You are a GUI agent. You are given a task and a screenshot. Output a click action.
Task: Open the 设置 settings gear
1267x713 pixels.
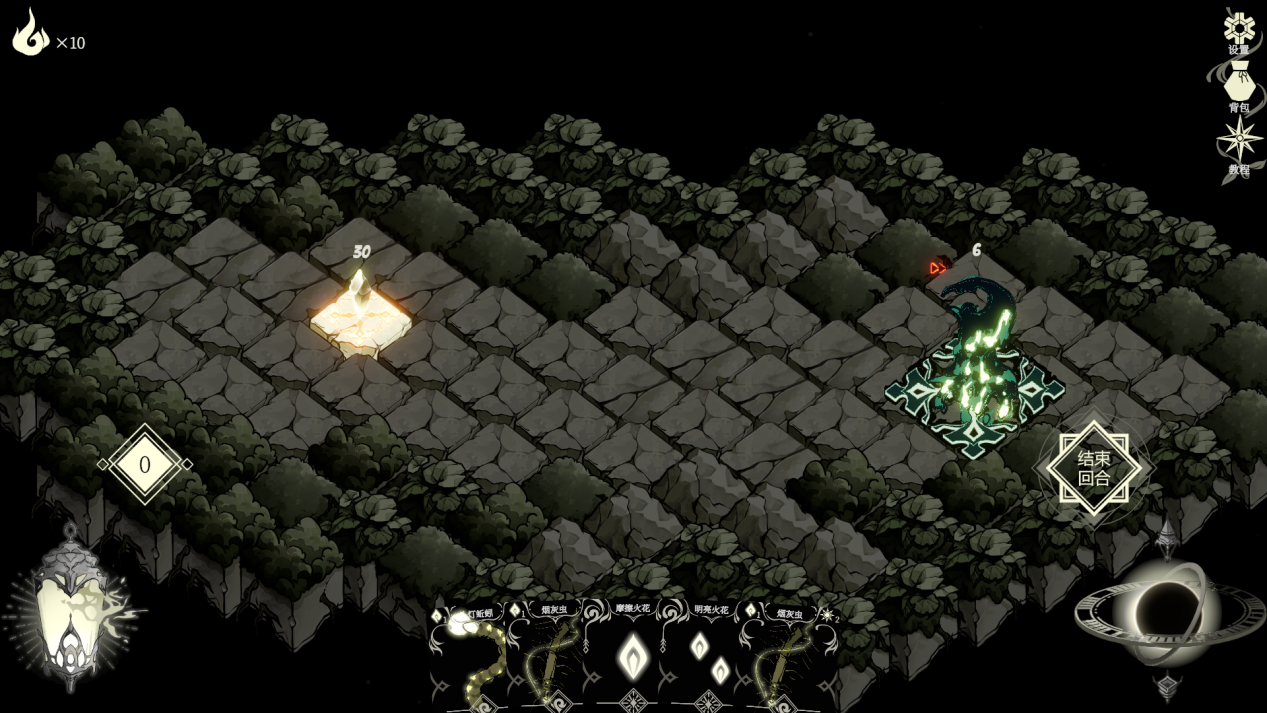click(1239, 28)
